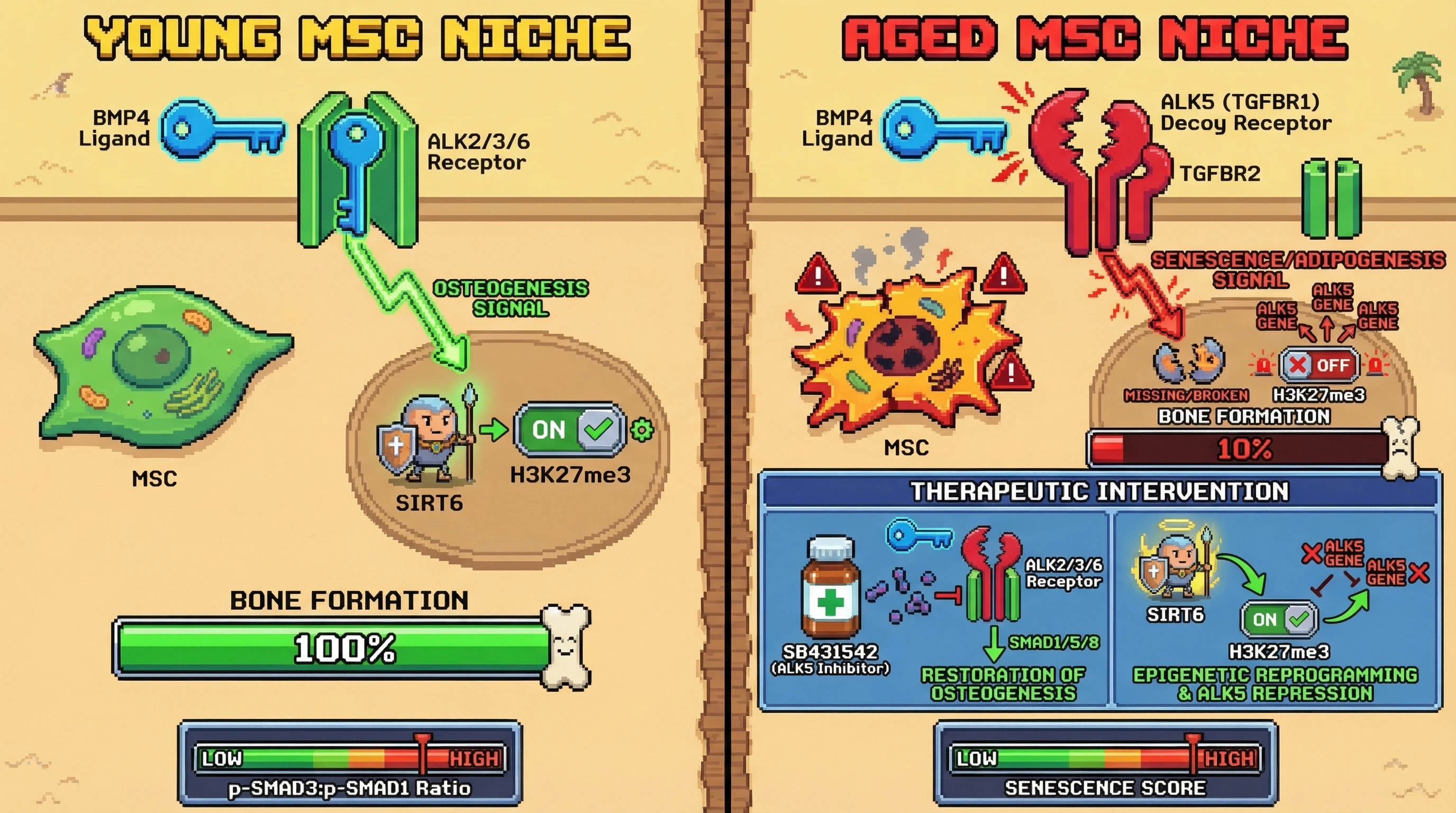
Task: Flip the red OFF switch with the X
Action: (1319, 365)
